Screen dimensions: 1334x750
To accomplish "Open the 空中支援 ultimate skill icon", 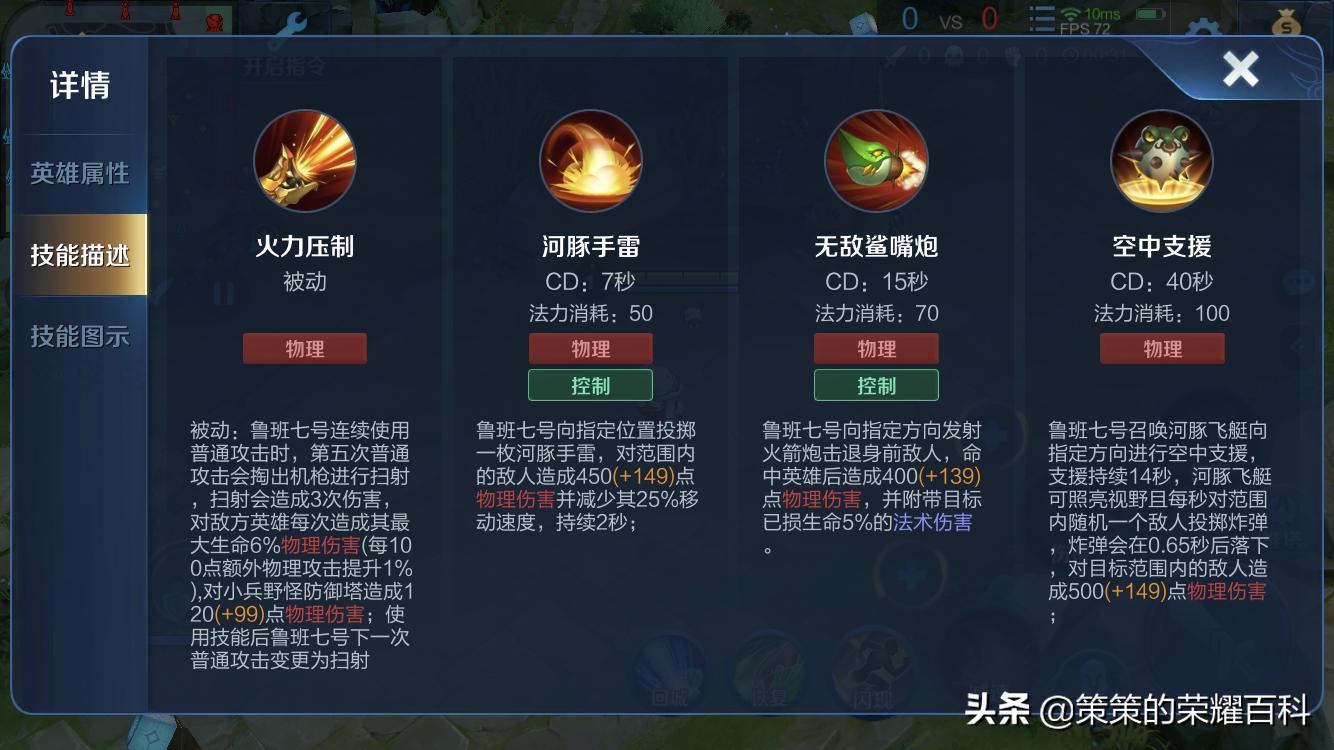I will coord(1162,160).
